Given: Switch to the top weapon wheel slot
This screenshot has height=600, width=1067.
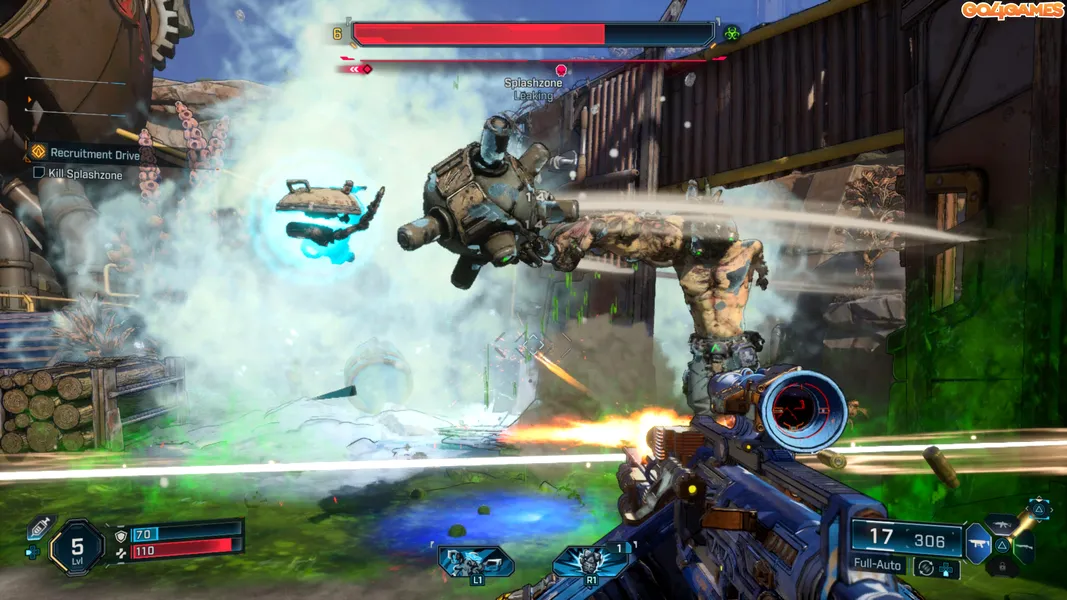Looking at the screenshot, I should pyautogui.click(x=1003, y=523).
